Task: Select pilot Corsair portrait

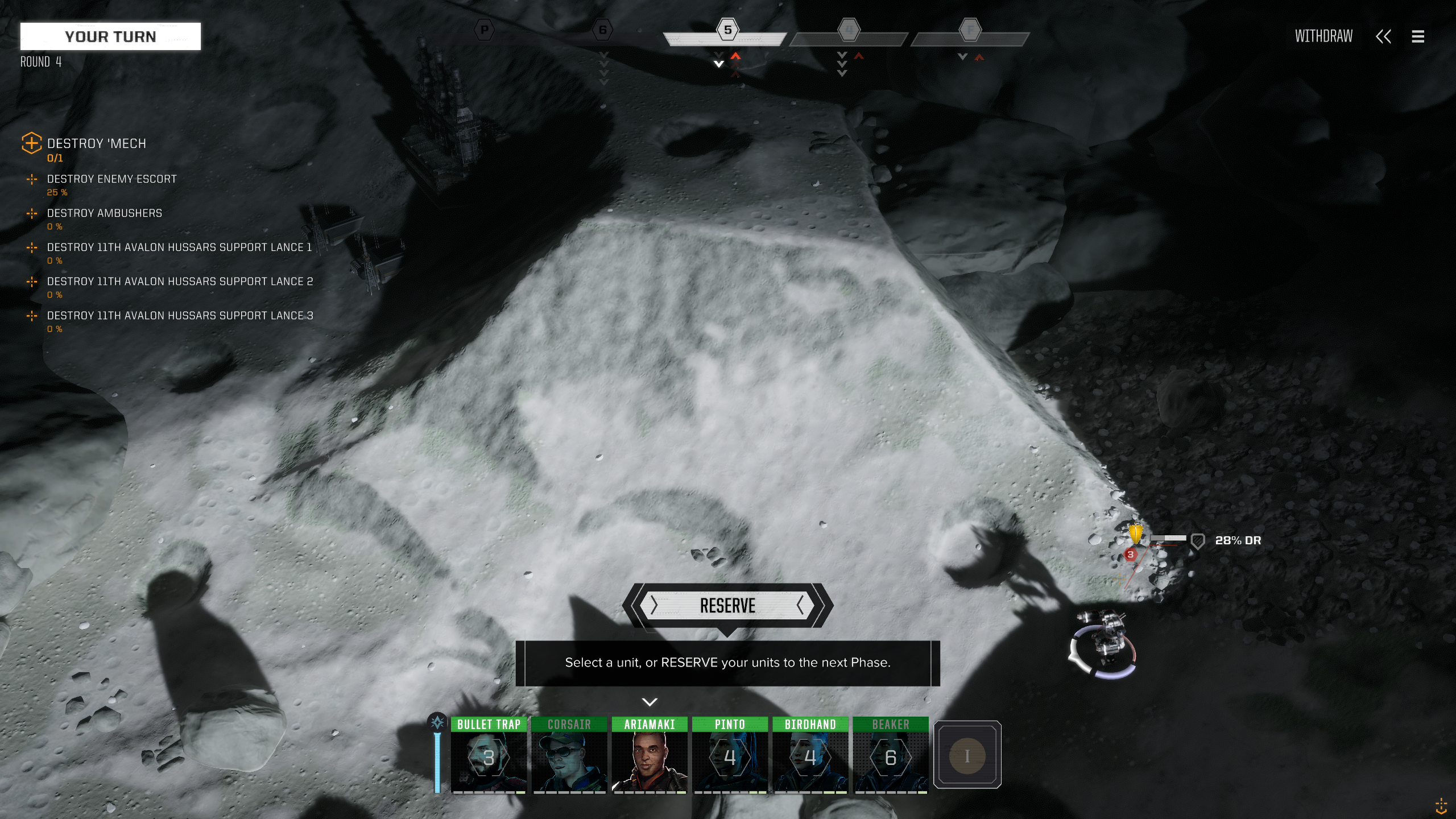Action: click(x=569, y=756)
